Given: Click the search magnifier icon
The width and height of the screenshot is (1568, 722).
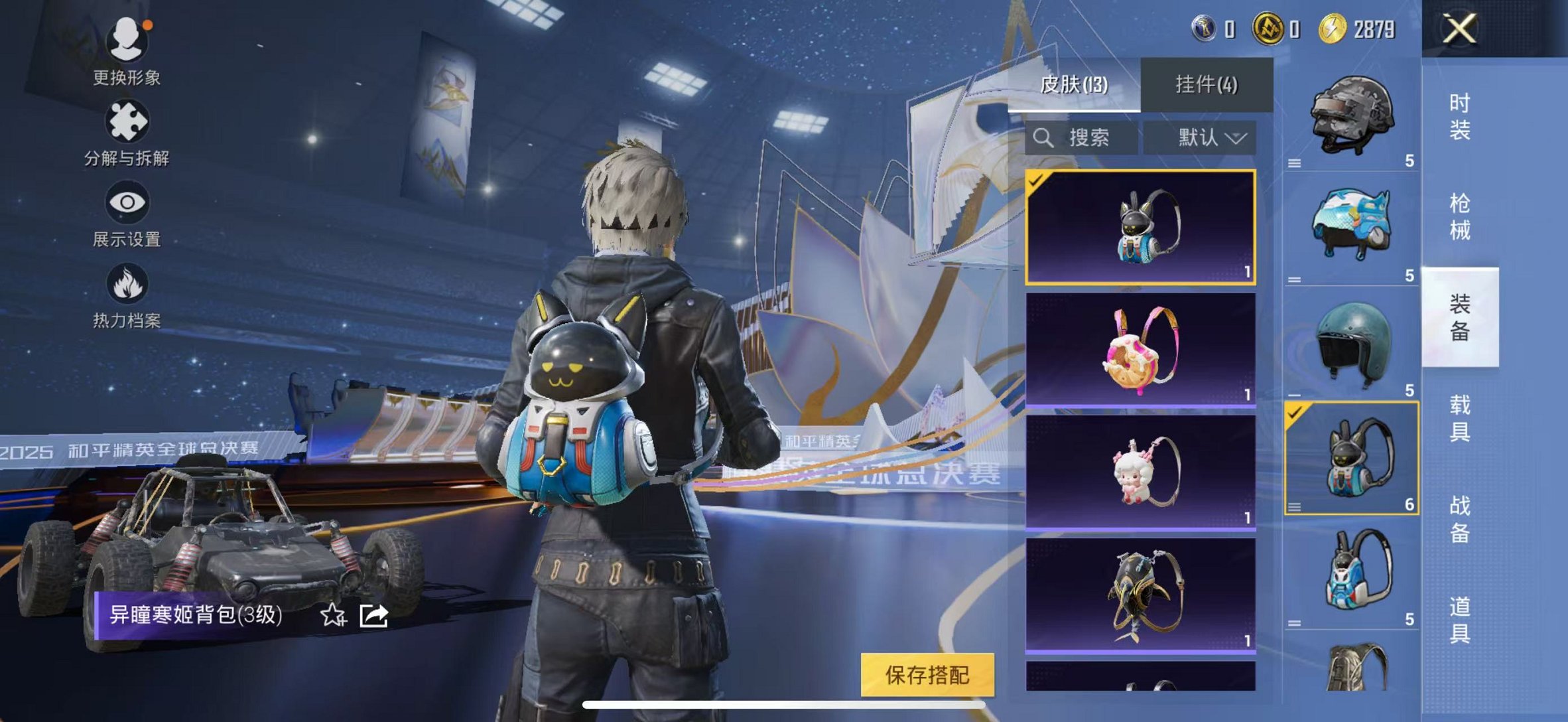Looking at the screenshot, I should pyautogui.click(x=1045, y=139).
